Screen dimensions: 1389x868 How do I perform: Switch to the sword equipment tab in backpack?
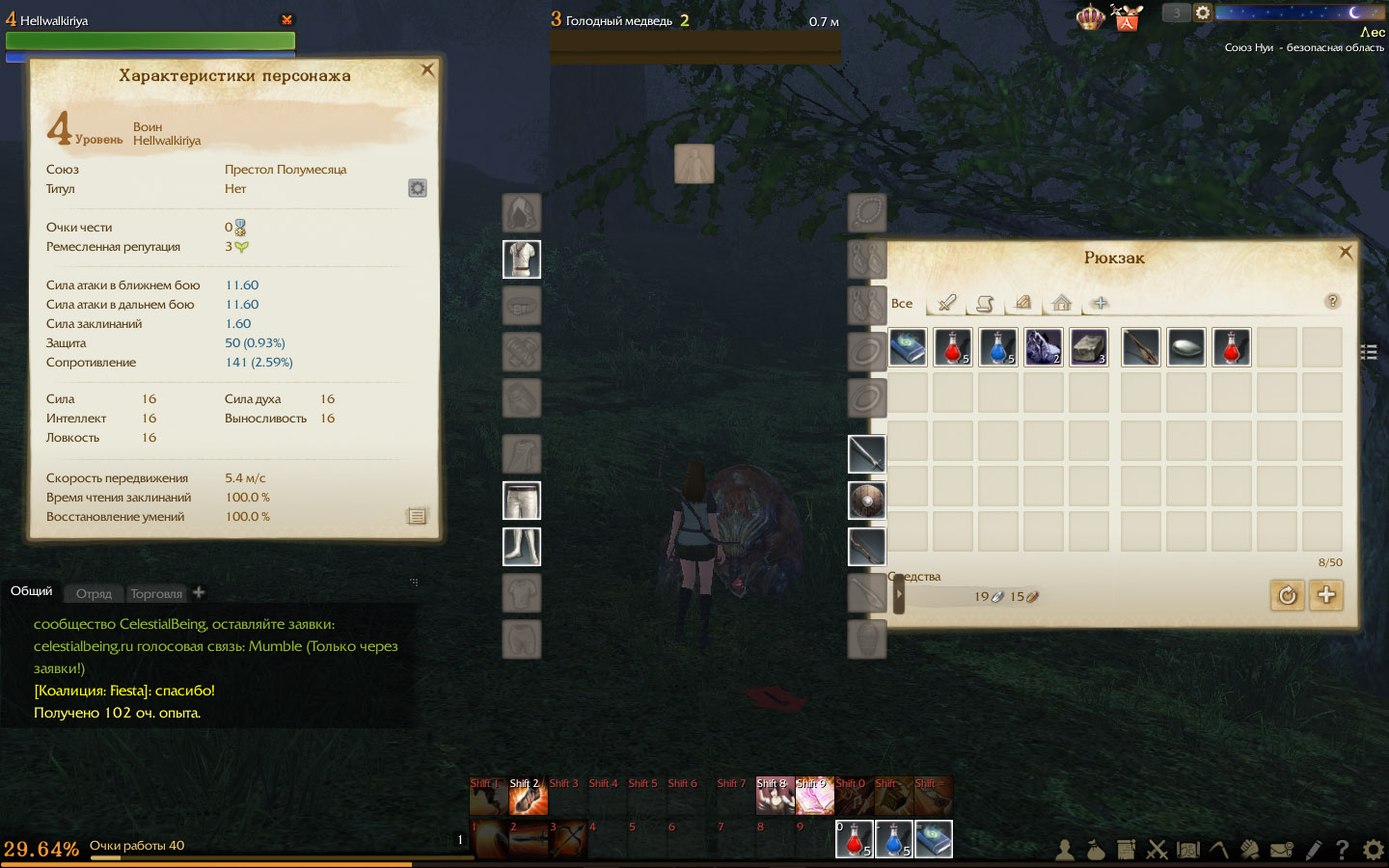point(947,303)
